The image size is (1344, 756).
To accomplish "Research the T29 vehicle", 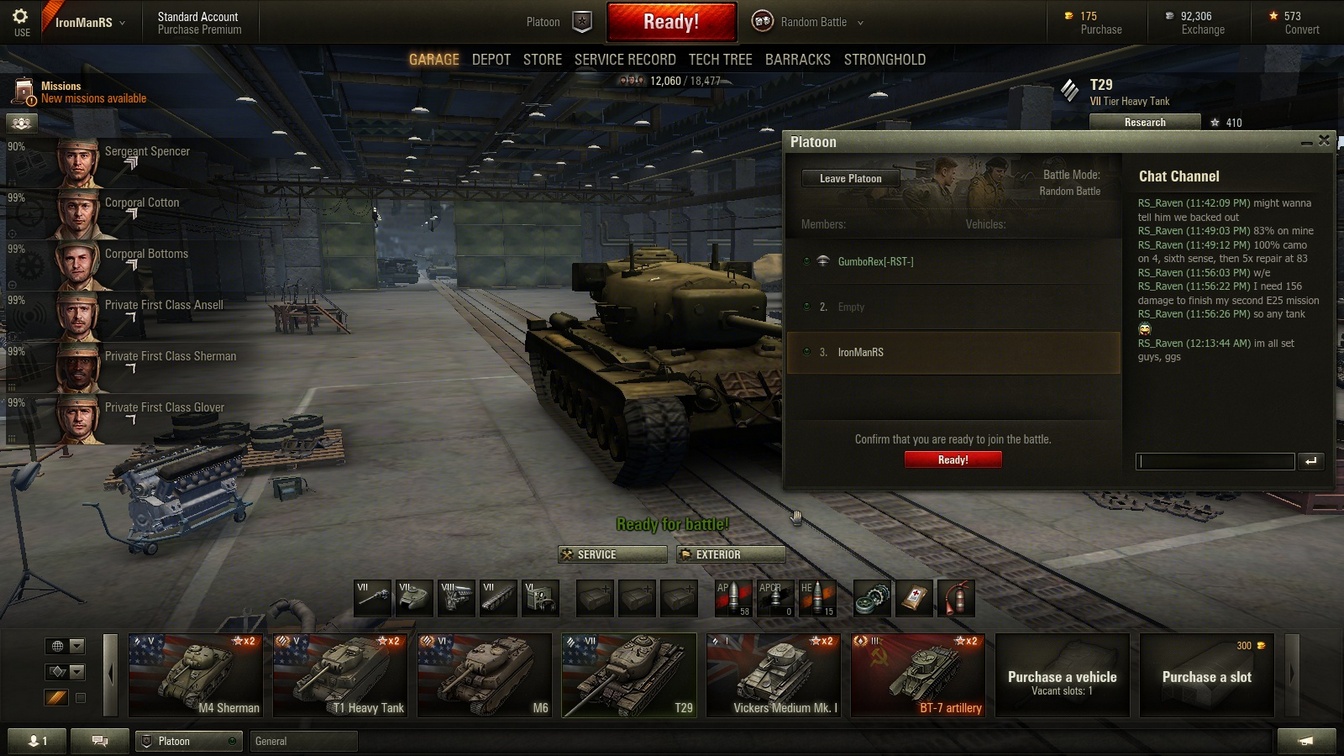I will (1144, 123).
